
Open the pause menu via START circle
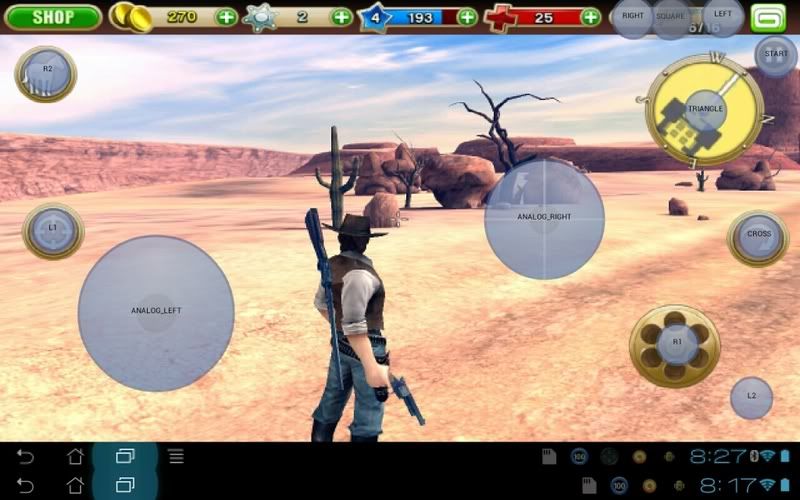click(x=775, y=54)
